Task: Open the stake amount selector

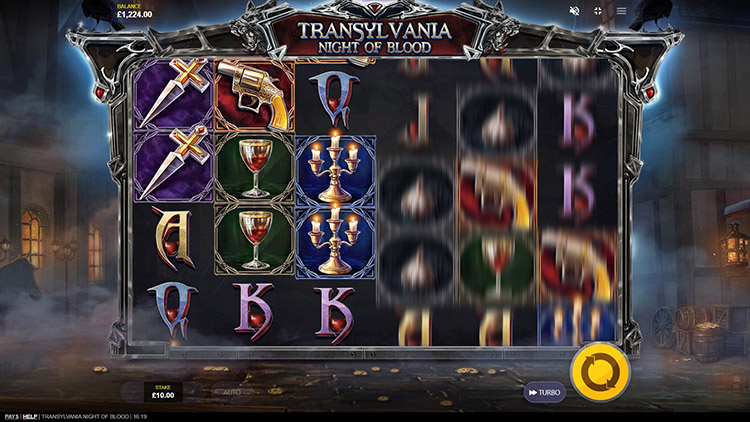Action: (162, 391)
